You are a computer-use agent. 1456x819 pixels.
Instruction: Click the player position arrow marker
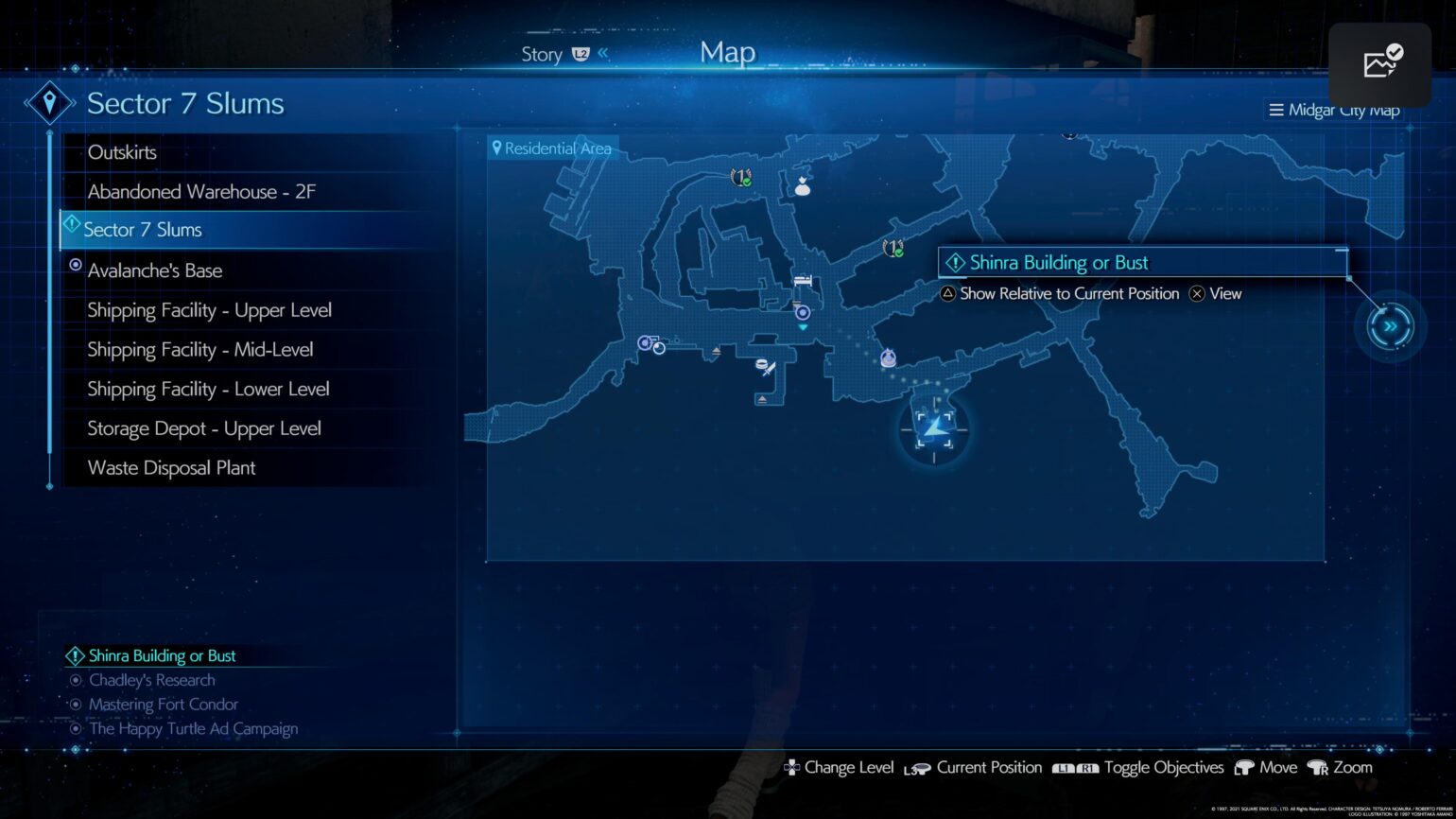click(x=935, y=430)
